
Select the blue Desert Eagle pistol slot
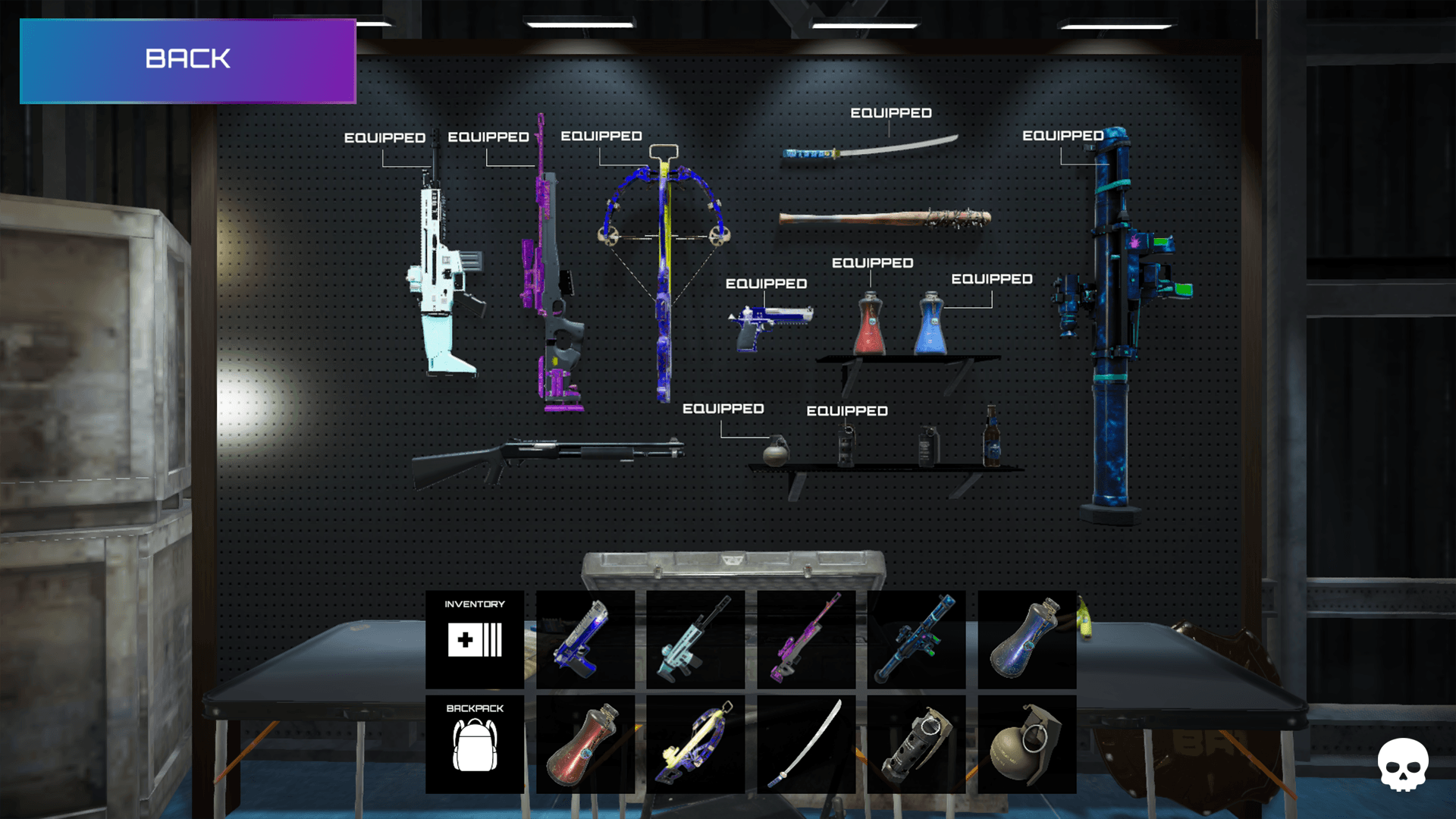point(585,639)
